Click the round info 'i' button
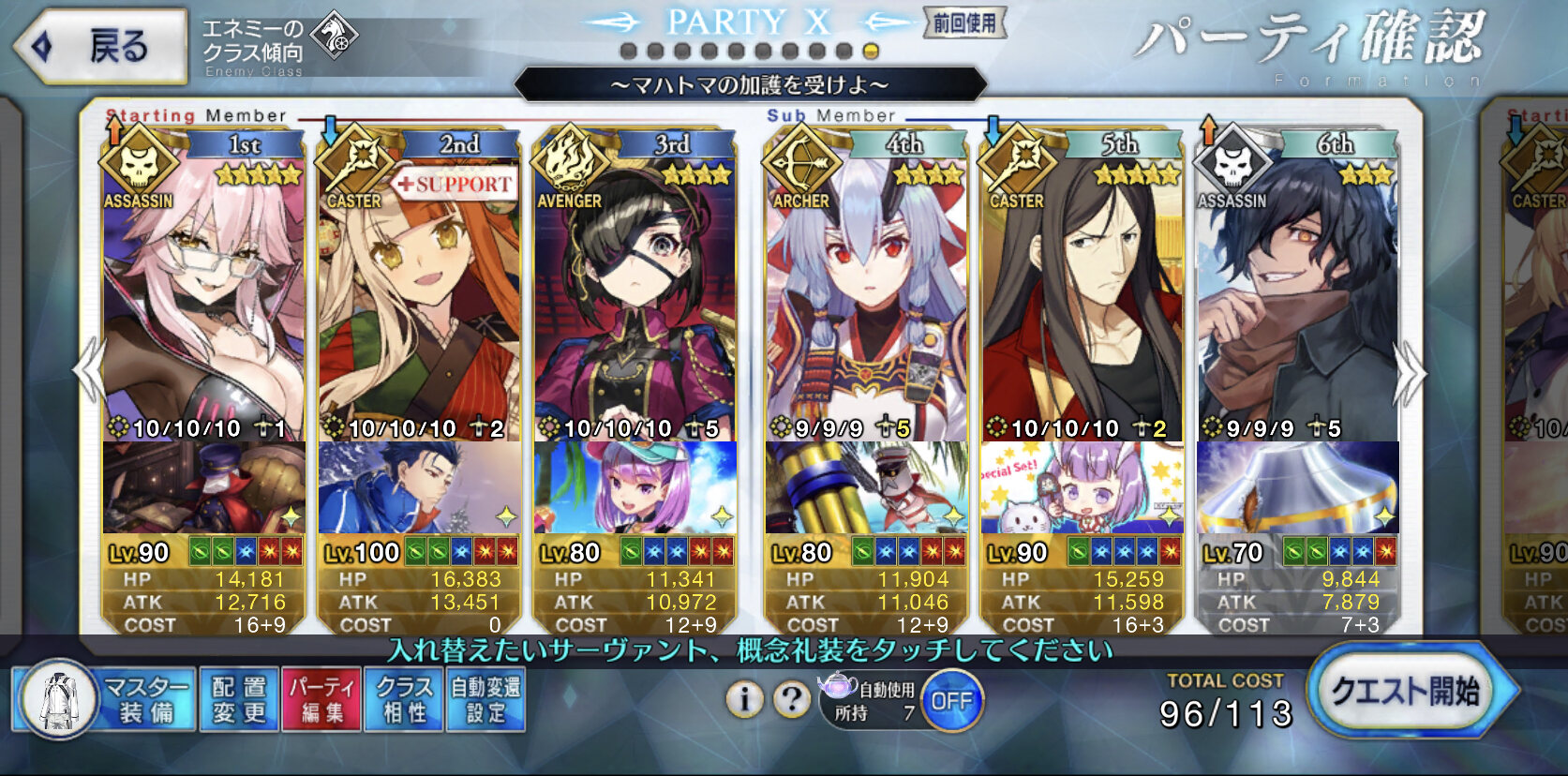Image resolution: width=1568 pixels, height=776 pixels. point(744,699)
